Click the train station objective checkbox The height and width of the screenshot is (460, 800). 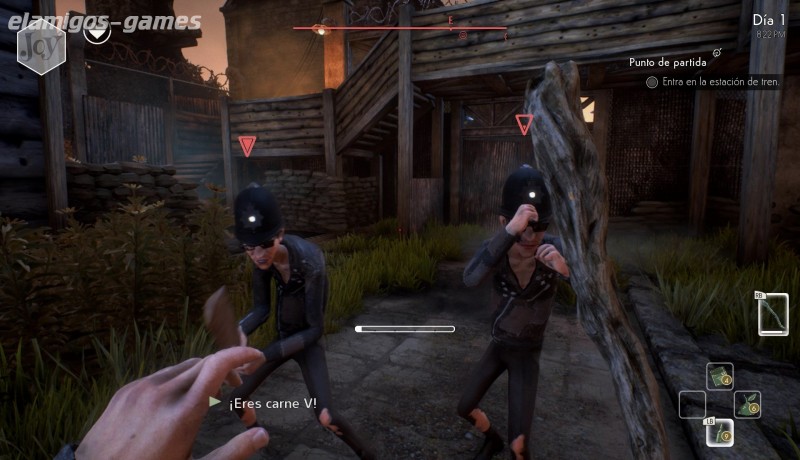pyautogui.click(x=652, y=82)
